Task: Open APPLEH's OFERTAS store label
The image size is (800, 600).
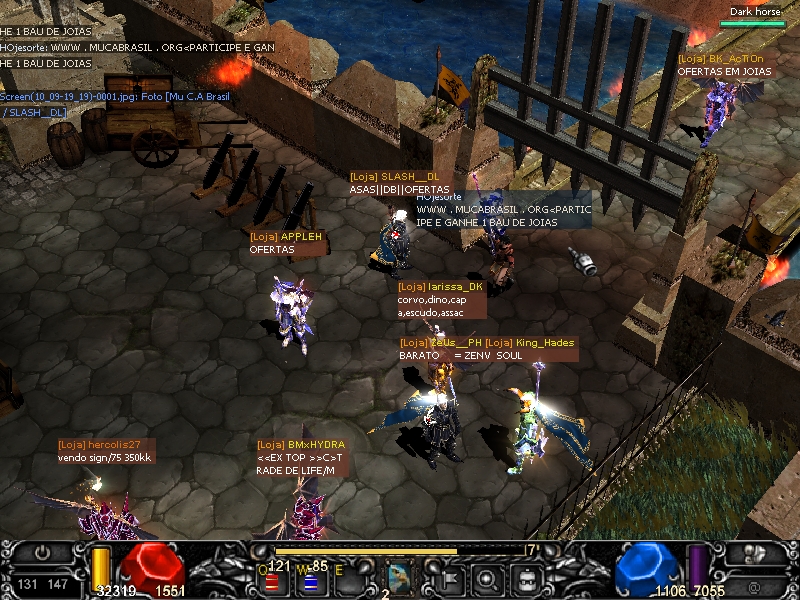Action: click(287, 237)
